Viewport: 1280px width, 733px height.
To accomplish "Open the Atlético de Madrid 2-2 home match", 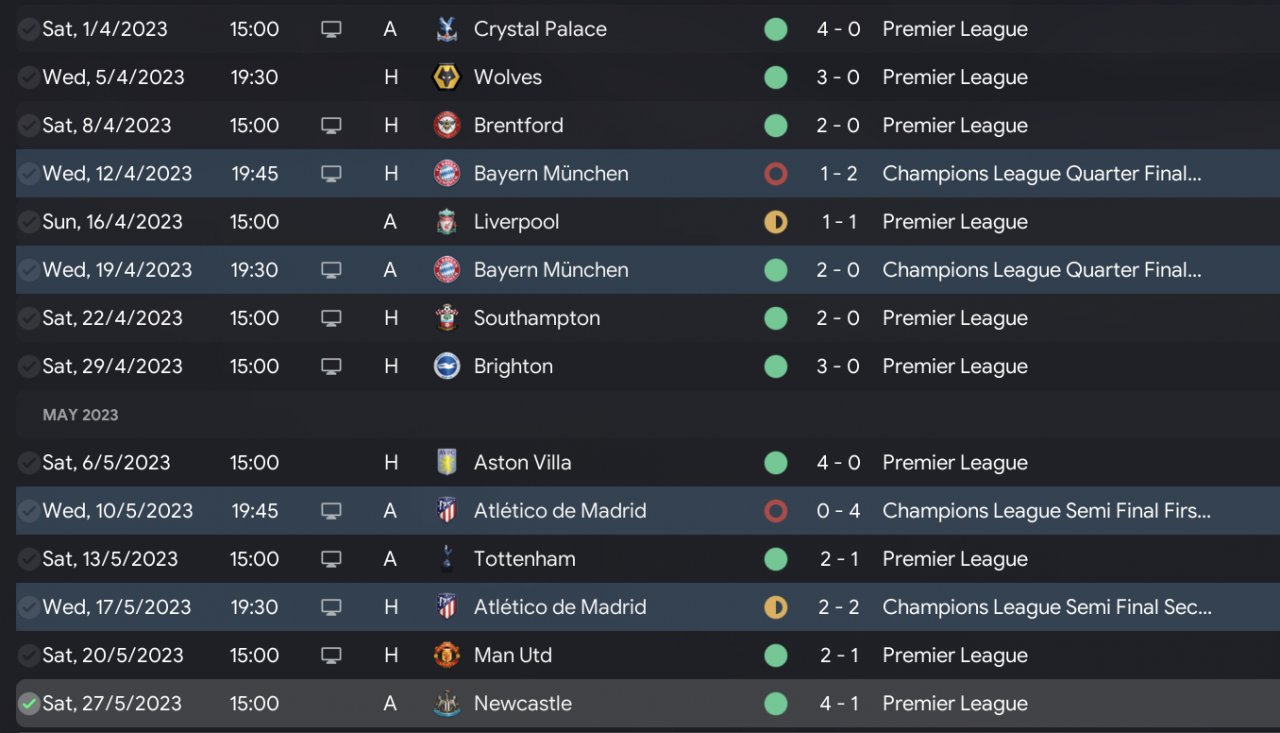I will coord(640,607).
